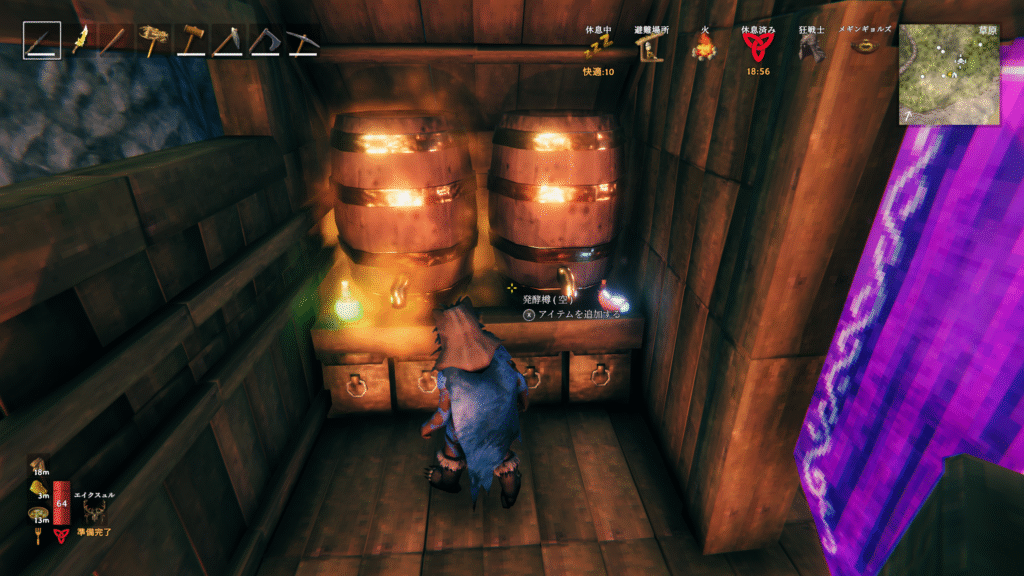
Task: Click the Megingjord belt status icon
Action: tap(863, 47)
